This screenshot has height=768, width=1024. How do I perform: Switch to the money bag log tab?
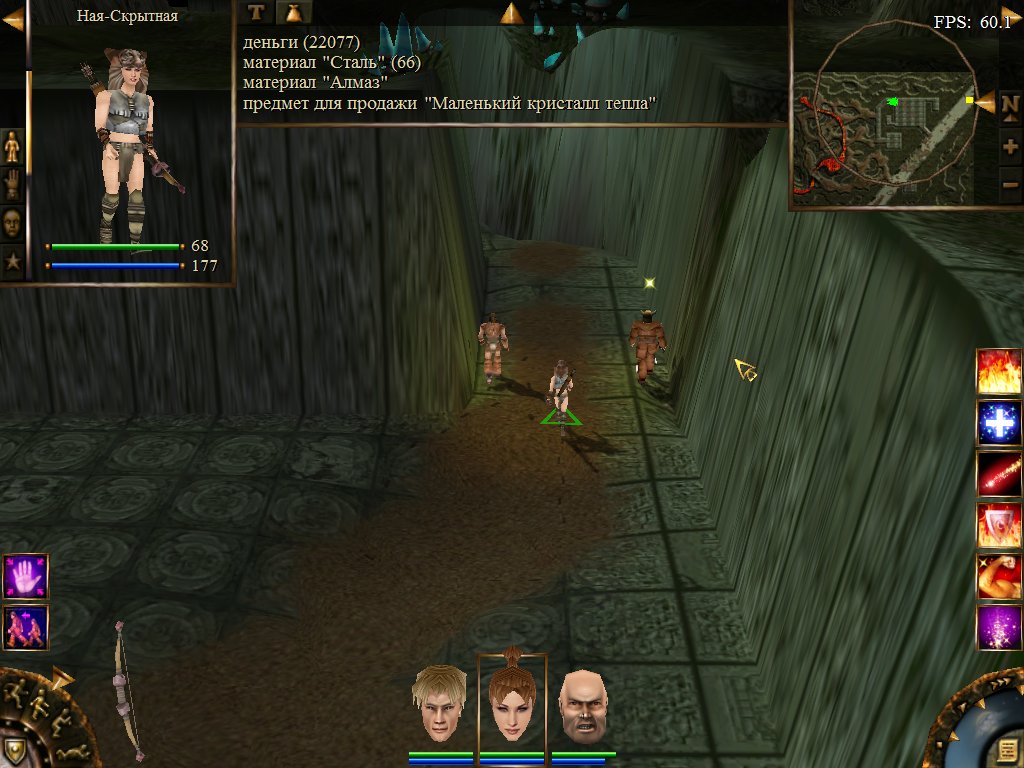[x=293, y=12]
